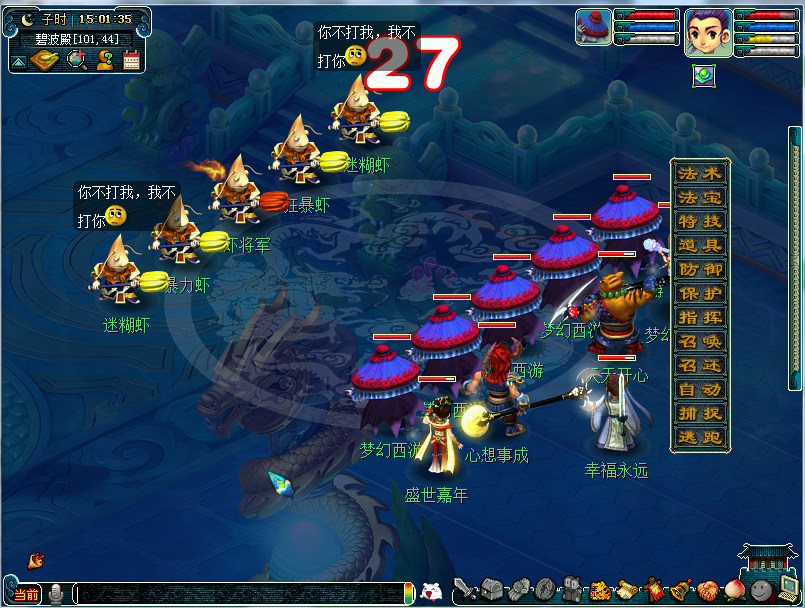Open the treasure chest bag icon
Image resolution: width=805 pixels, height=608 pixels.
(491, 589)
